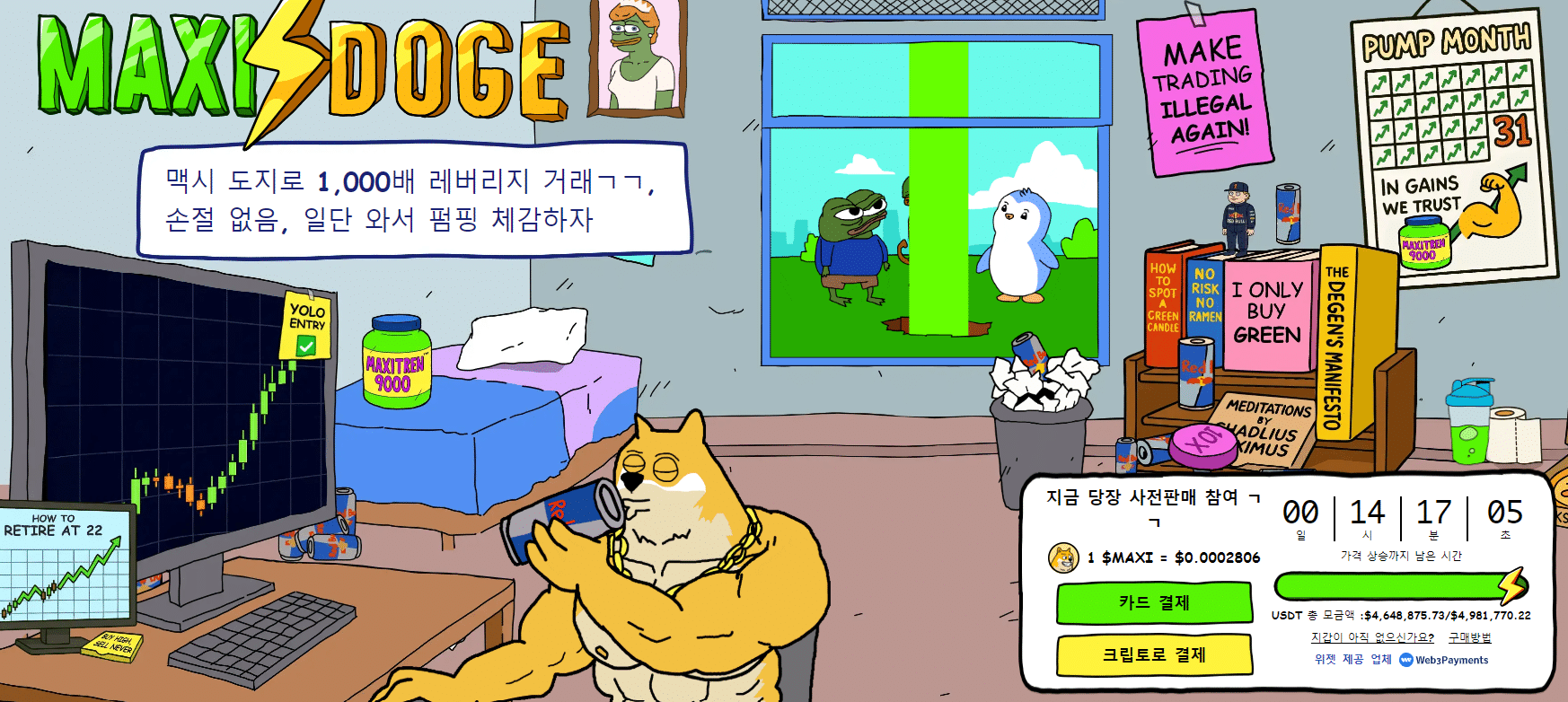
Task: Click the Doge coin icon beside the price
Action: tap(1061, 557)
